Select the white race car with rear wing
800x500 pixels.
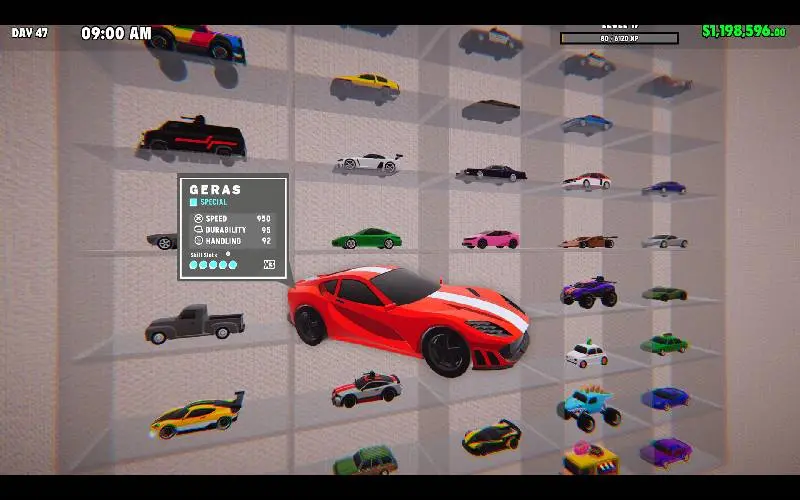pyautogui.click(x=367, y=161)
